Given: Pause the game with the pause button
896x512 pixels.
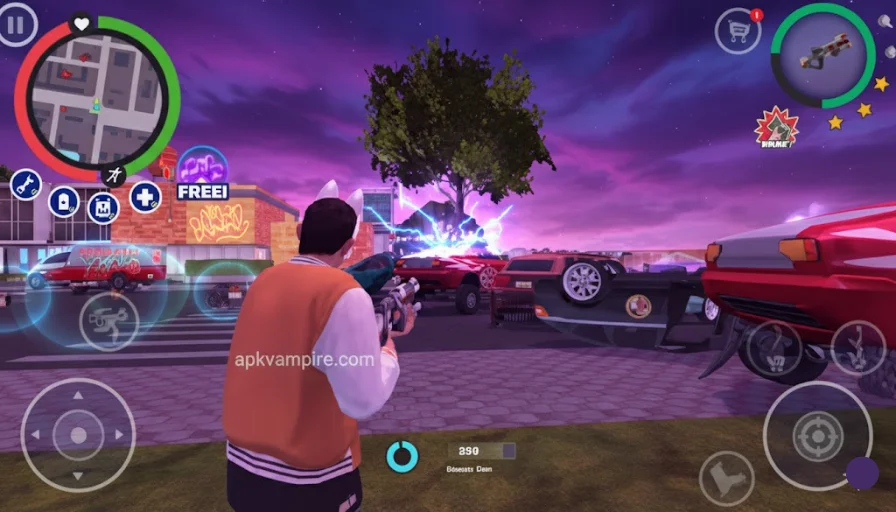Looking at the screenshot, I should 17,25.
